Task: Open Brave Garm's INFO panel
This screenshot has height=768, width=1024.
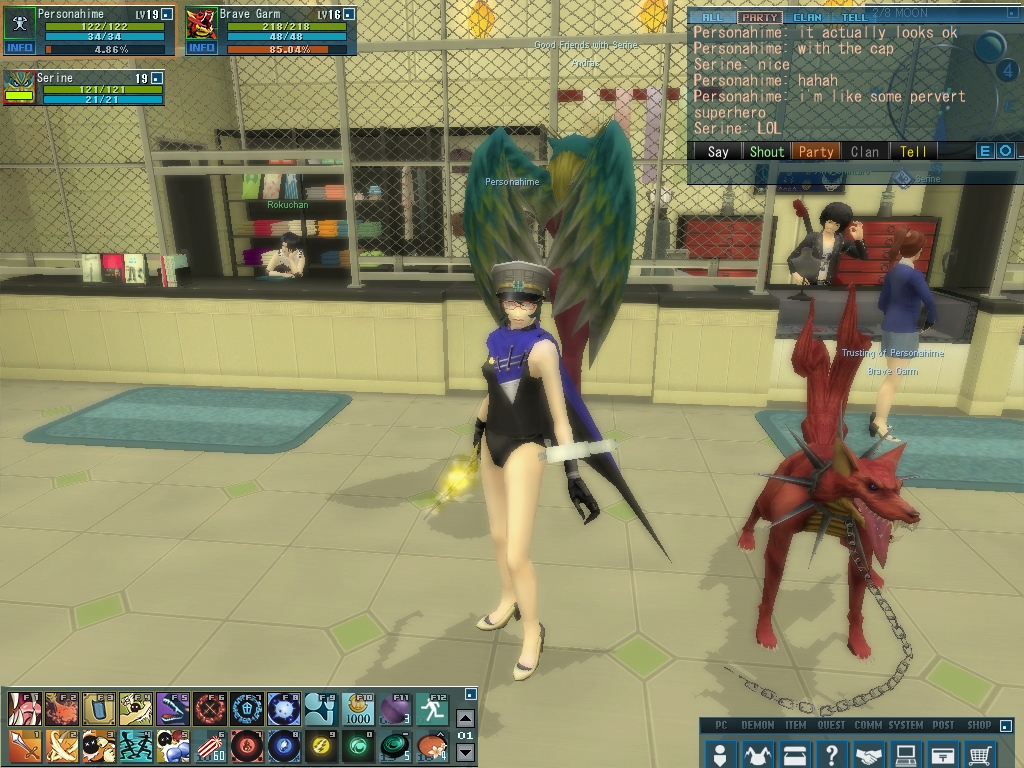Action: tap(202, 48)
